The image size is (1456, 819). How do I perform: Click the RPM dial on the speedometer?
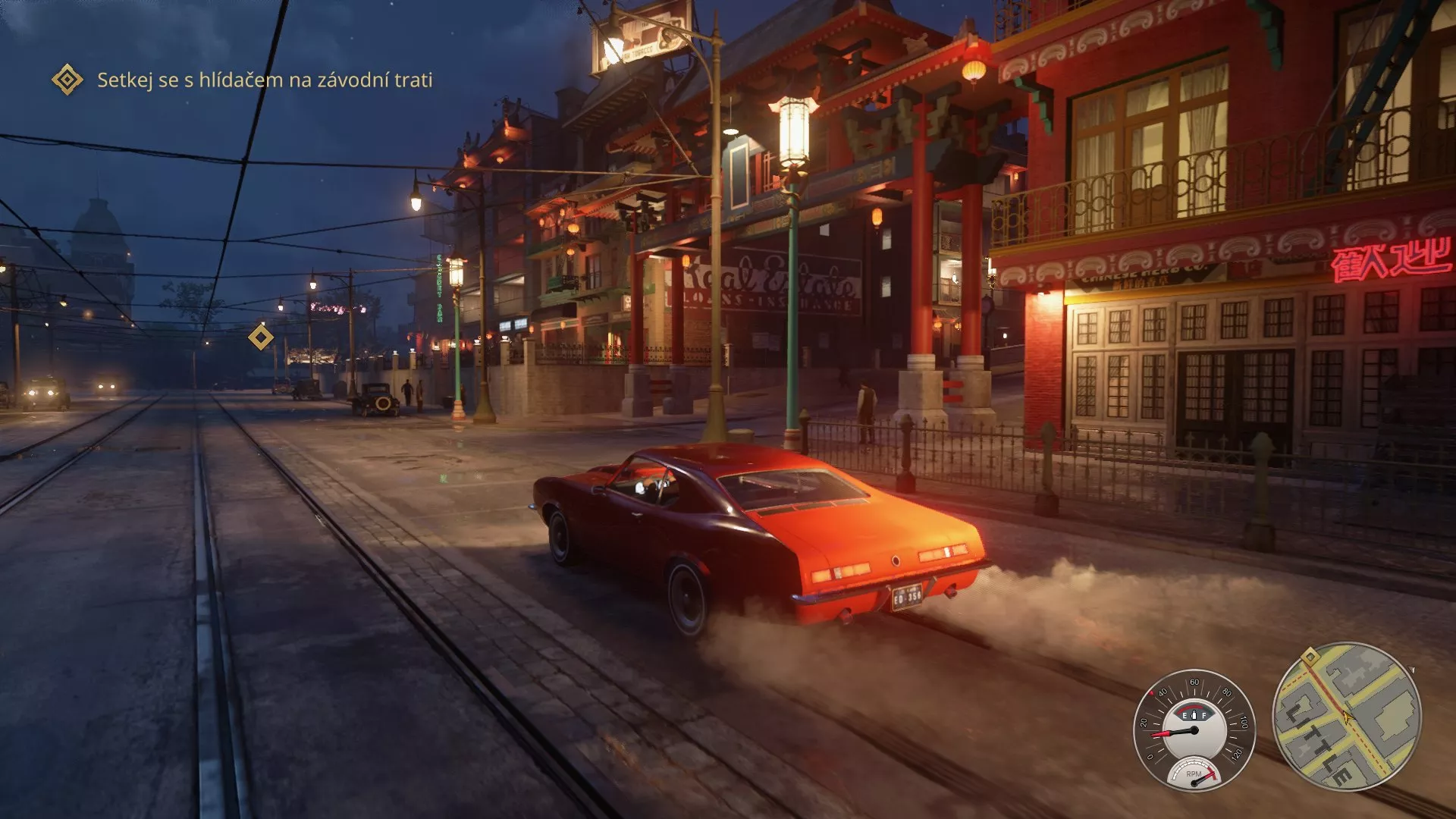[x=1194, y=774]
